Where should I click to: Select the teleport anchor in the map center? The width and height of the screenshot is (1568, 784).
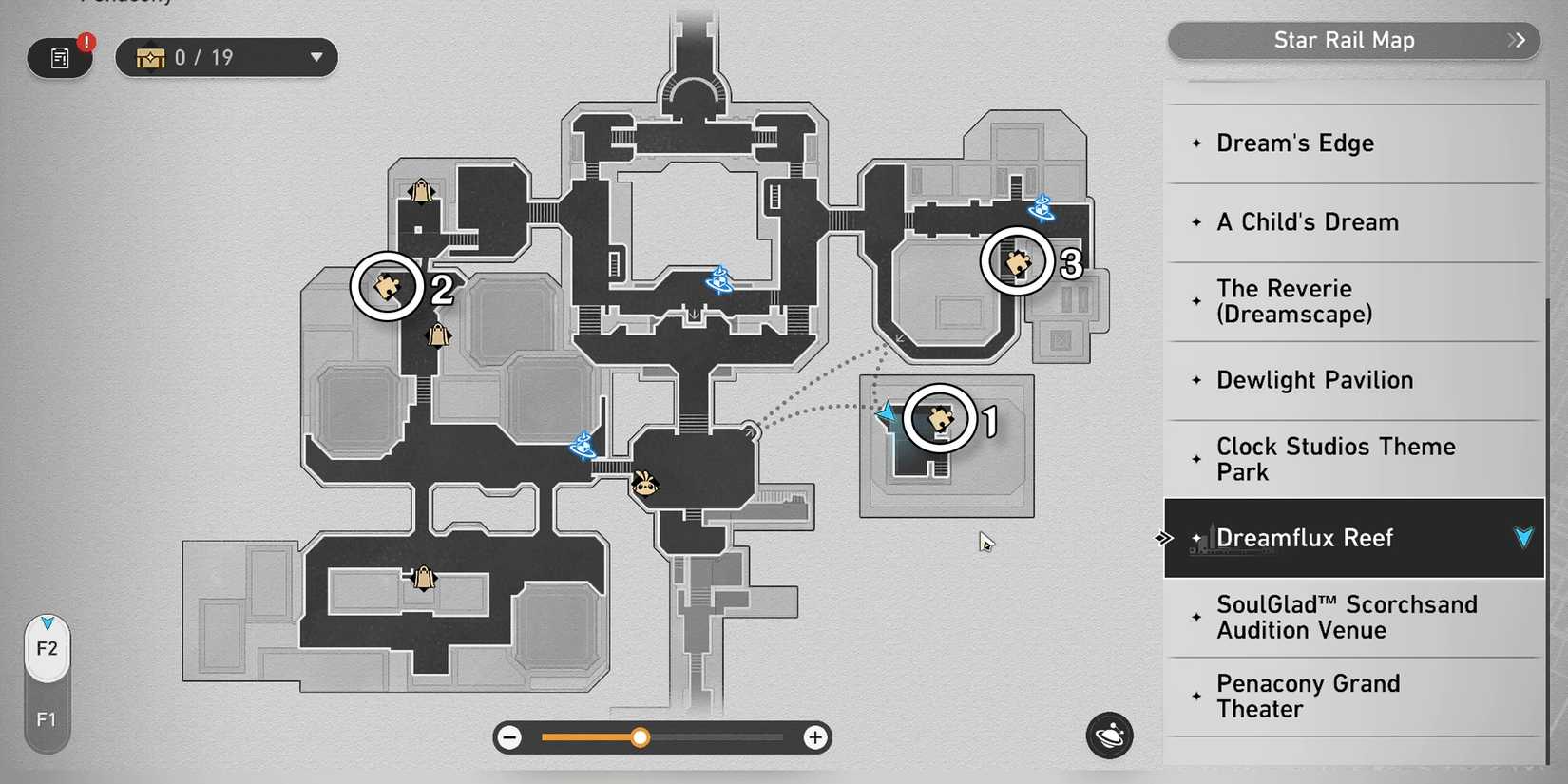point(719,280)
